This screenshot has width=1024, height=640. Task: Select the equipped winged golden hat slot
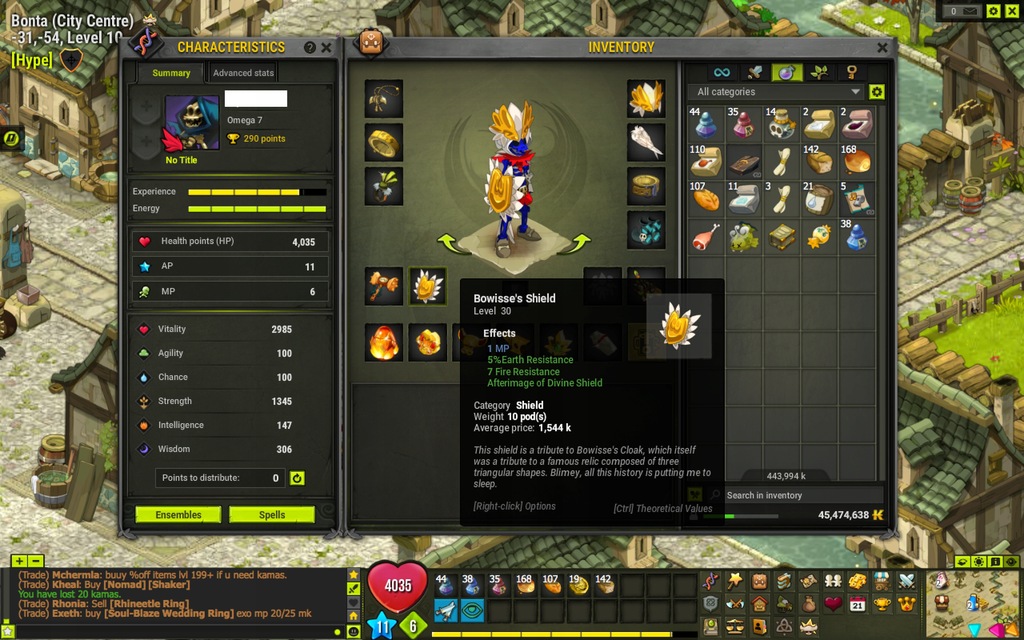point(646,99)
